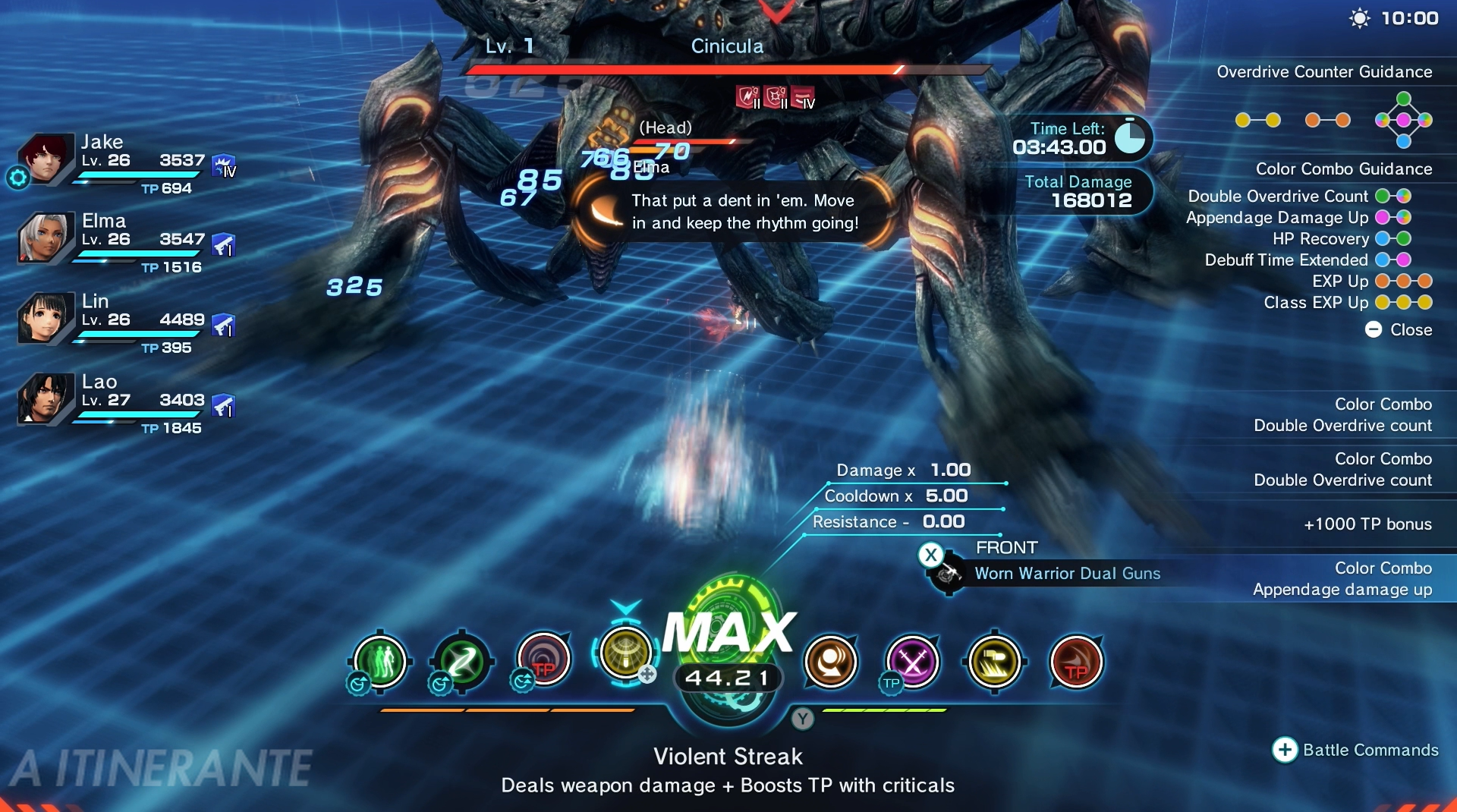Target the Cinicula Head appendage label

(666, 127)
